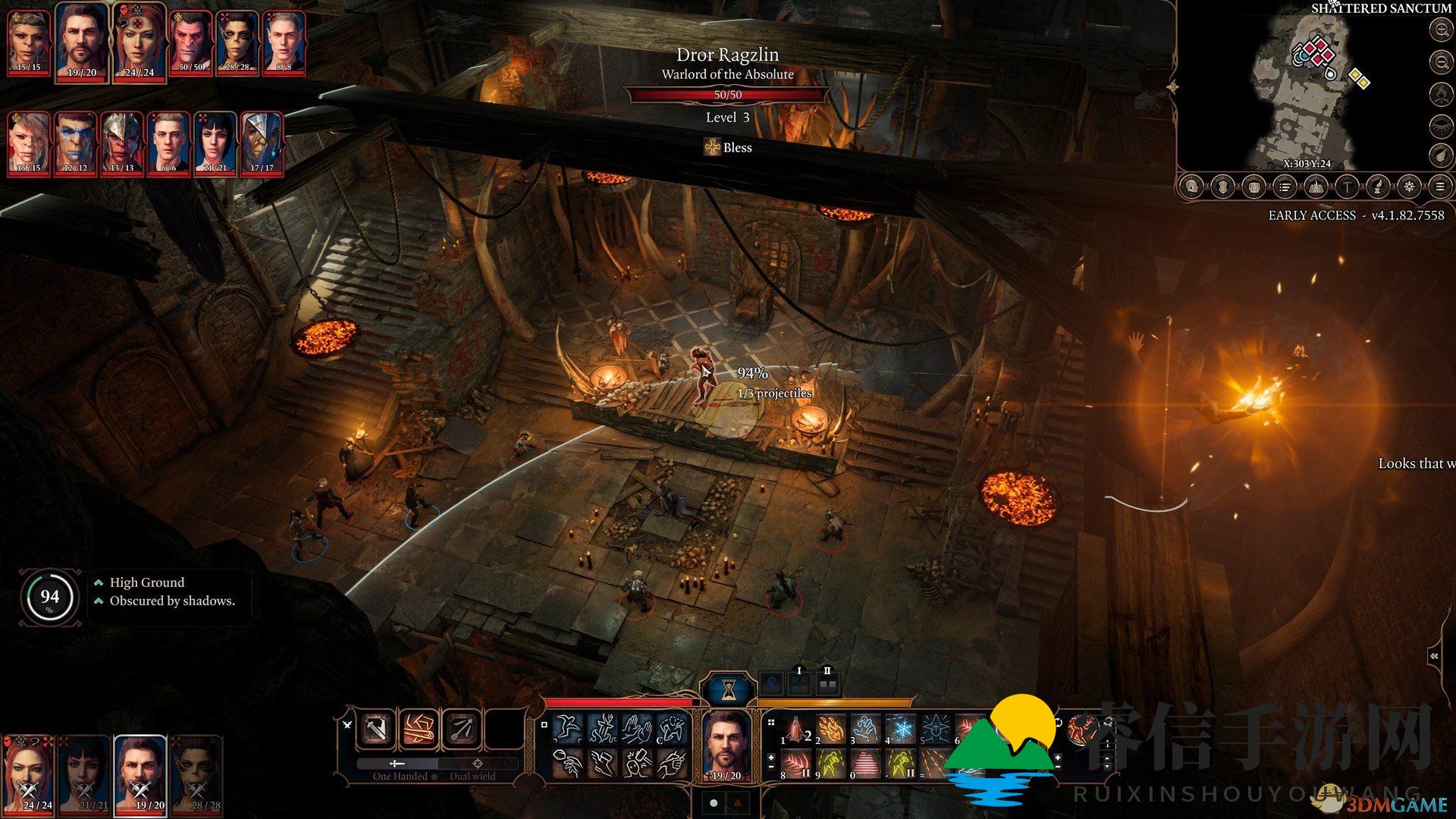1456x819 pixels.
Task: Open the game menu with three-bar icon
Action: [x=1439, y=187]
